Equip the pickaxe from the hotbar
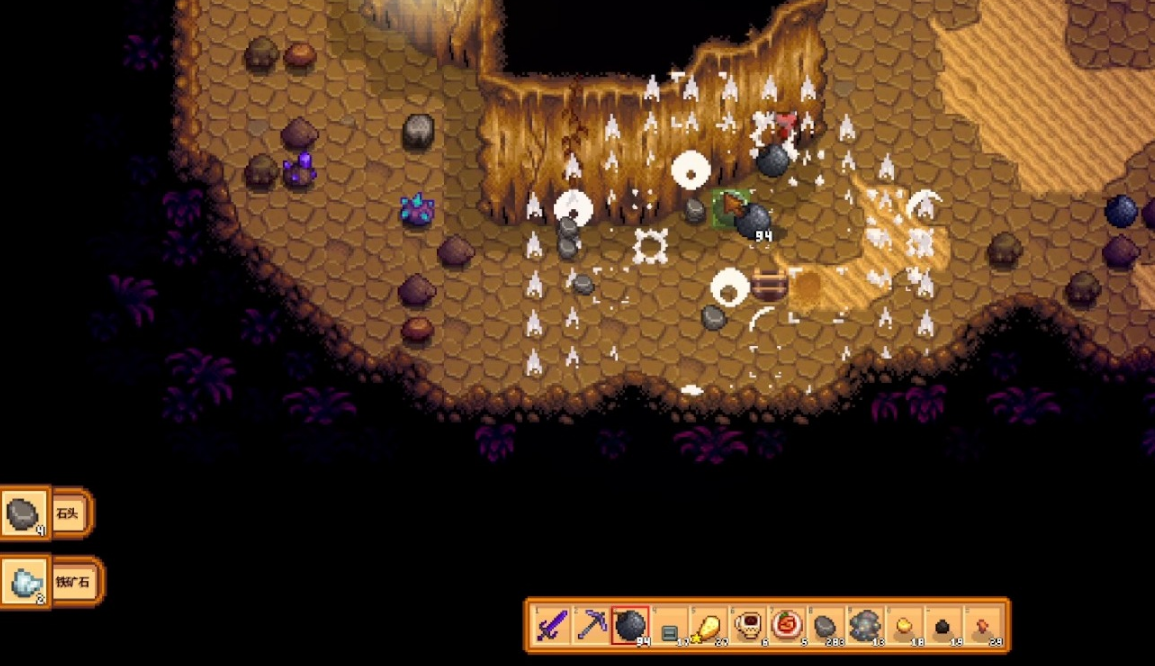Image resolution: width=1155 pixels, height=666 pixels. pos(591,626)
